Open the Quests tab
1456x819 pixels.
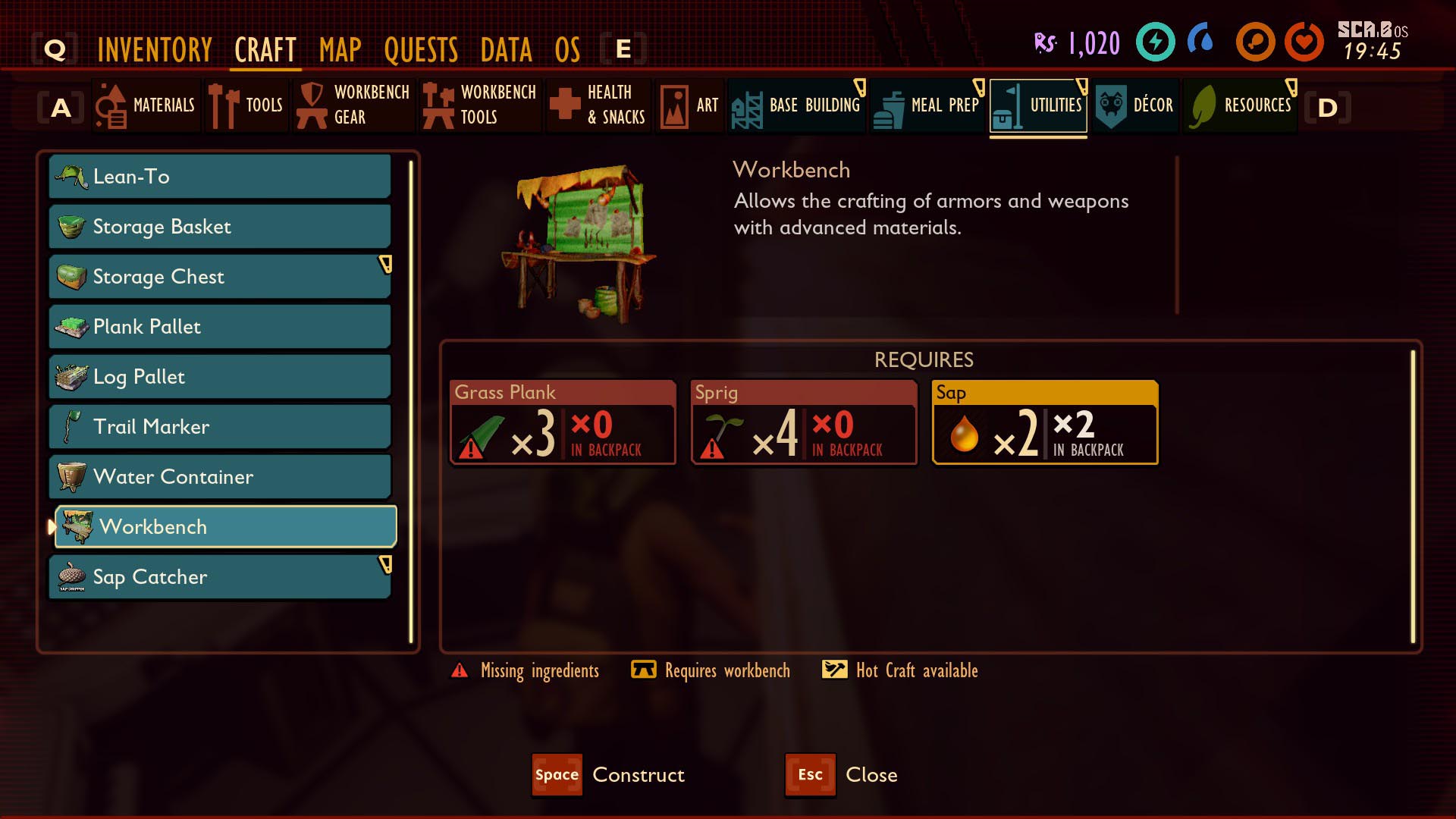click(x=421, y=50)
